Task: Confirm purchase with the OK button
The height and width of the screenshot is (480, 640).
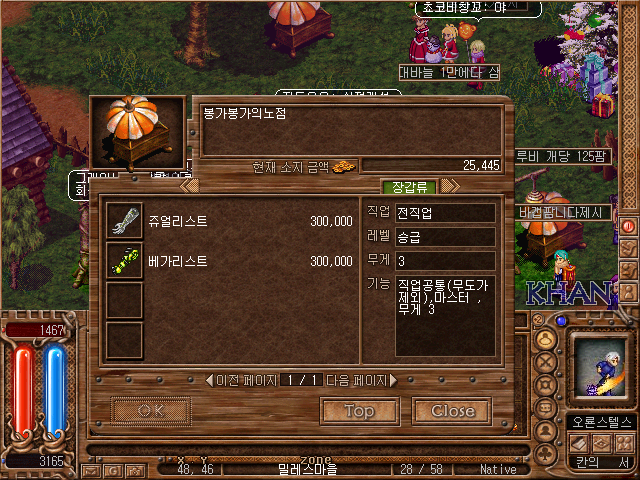Action: (151, 411)
